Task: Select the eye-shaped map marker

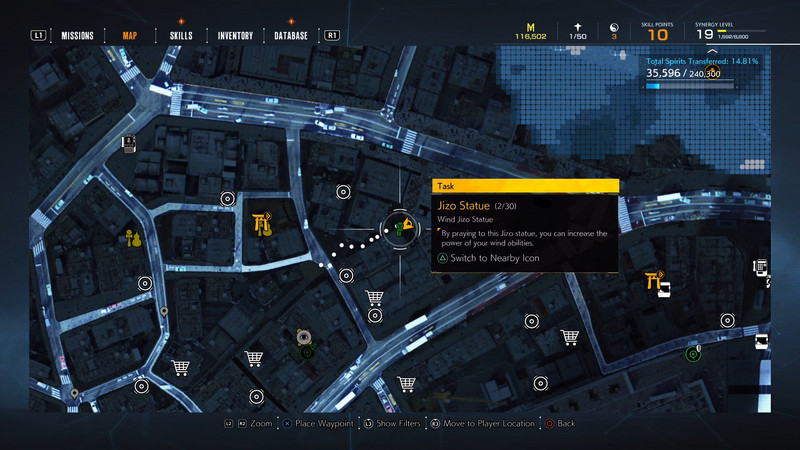Action: 306,338
